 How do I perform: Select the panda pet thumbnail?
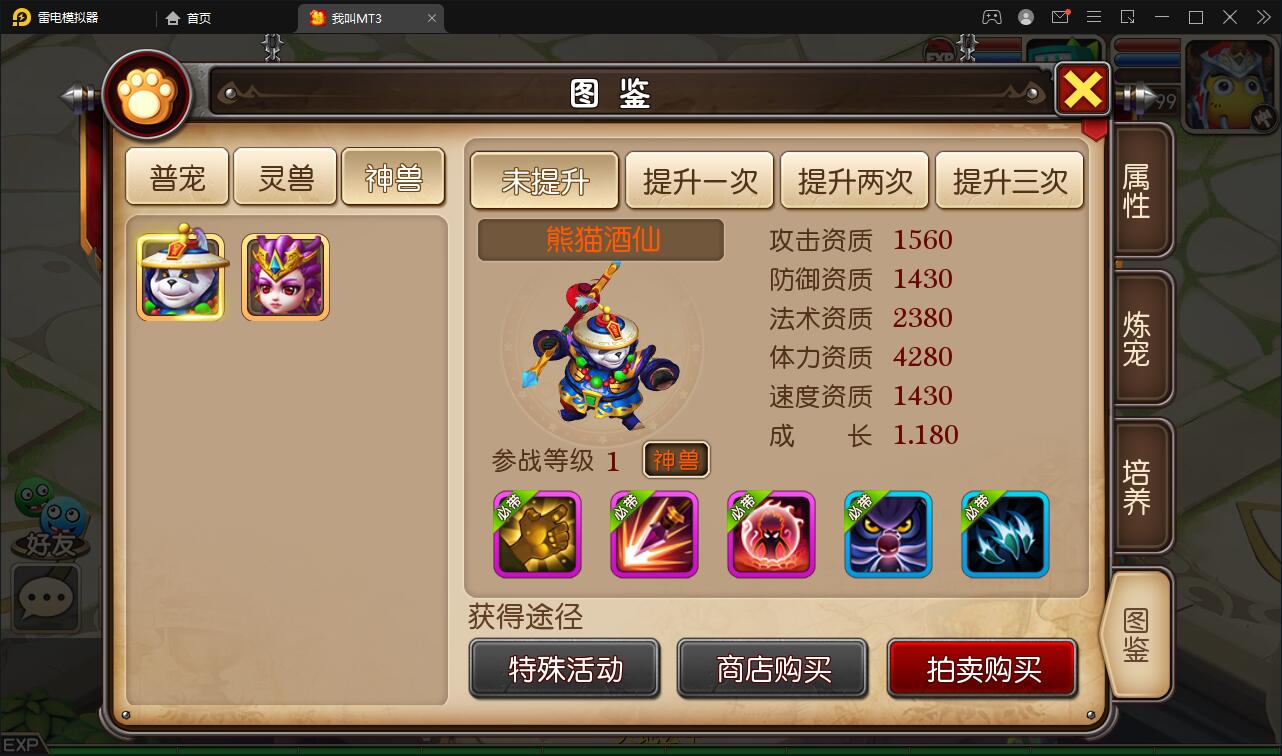(x=181, y=275)
